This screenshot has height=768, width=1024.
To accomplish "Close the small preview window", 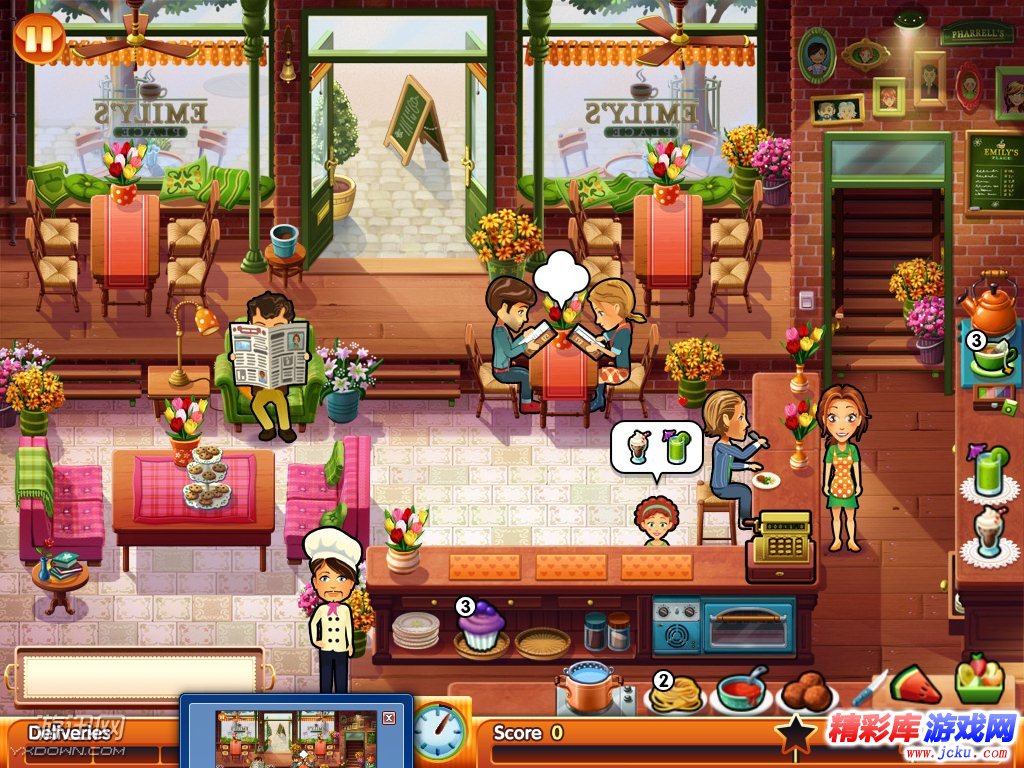I will coord(389,717).
